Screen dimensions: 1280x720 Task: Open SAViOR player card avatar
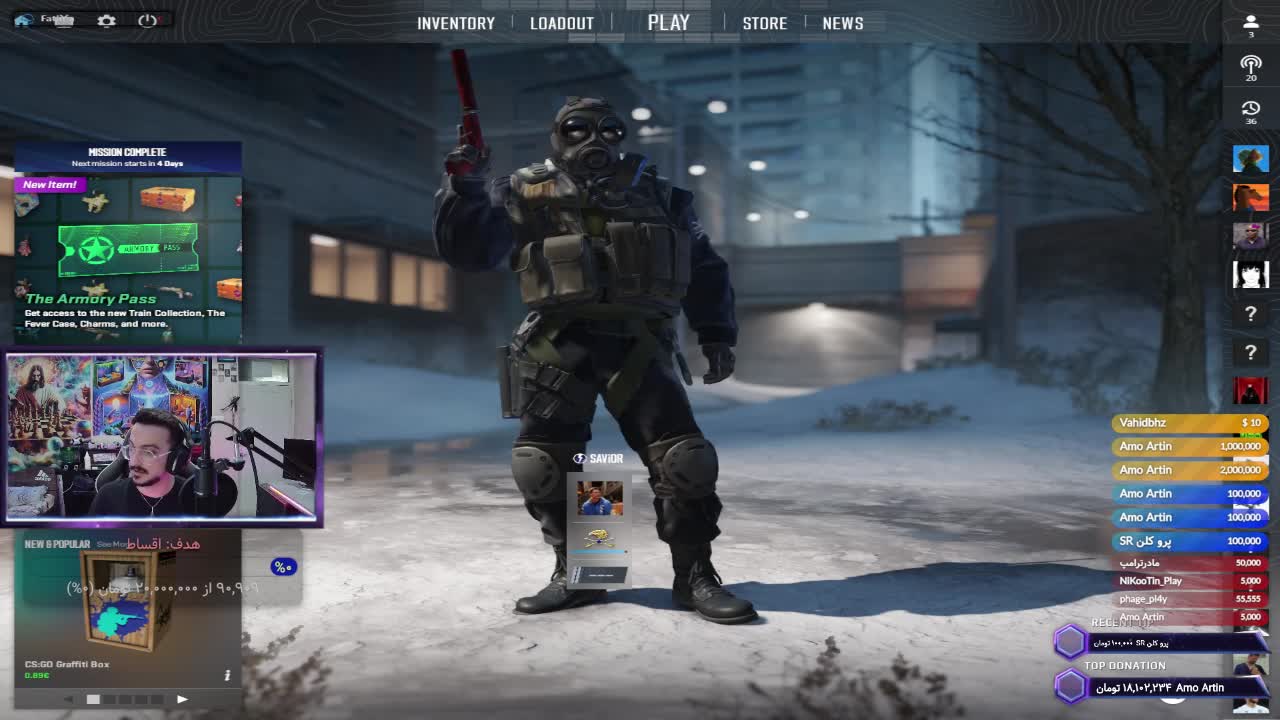600,497
